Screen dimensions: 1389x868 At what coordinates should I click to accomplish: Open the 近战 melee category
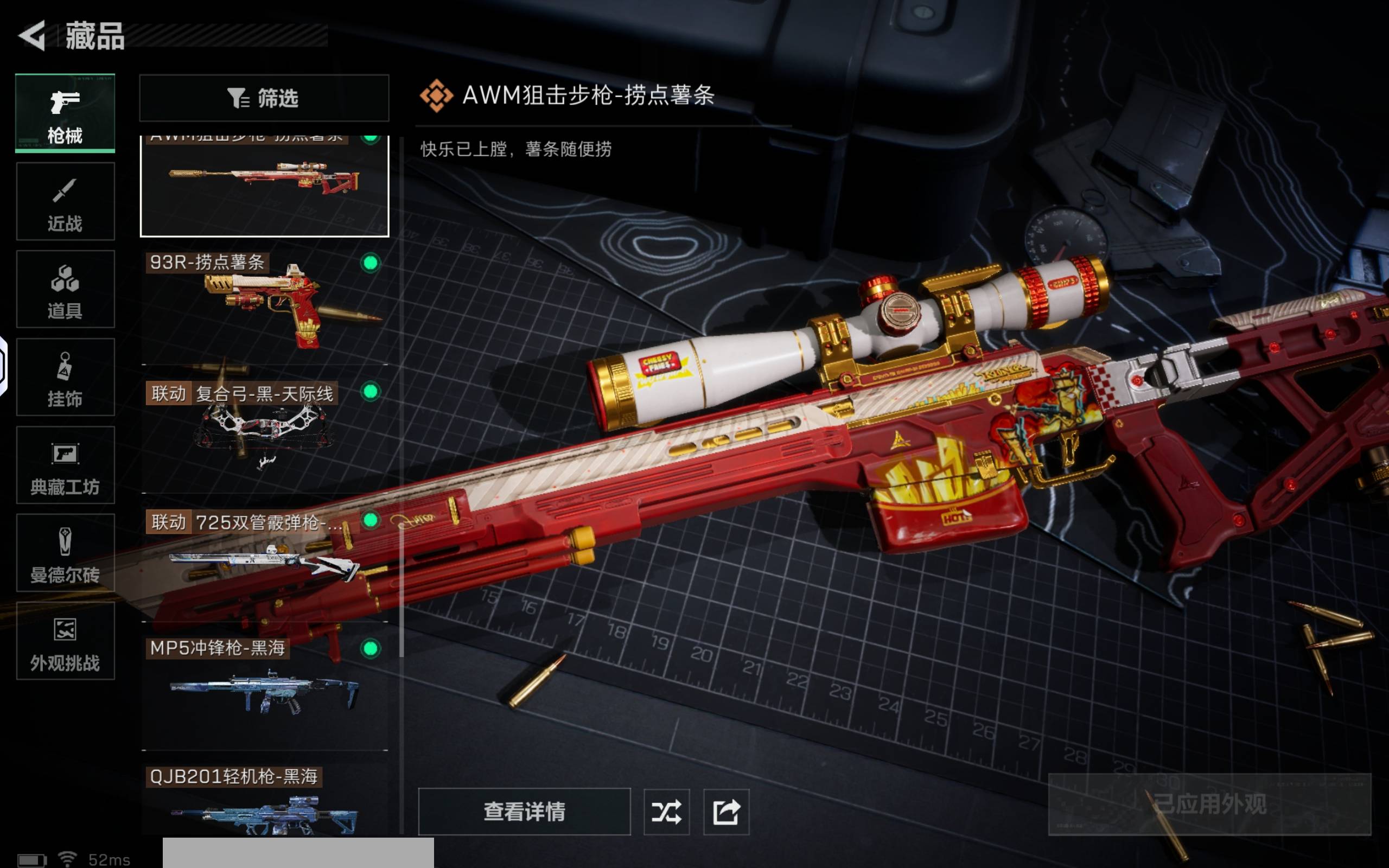pyautogui.click(x=65, y=201)
